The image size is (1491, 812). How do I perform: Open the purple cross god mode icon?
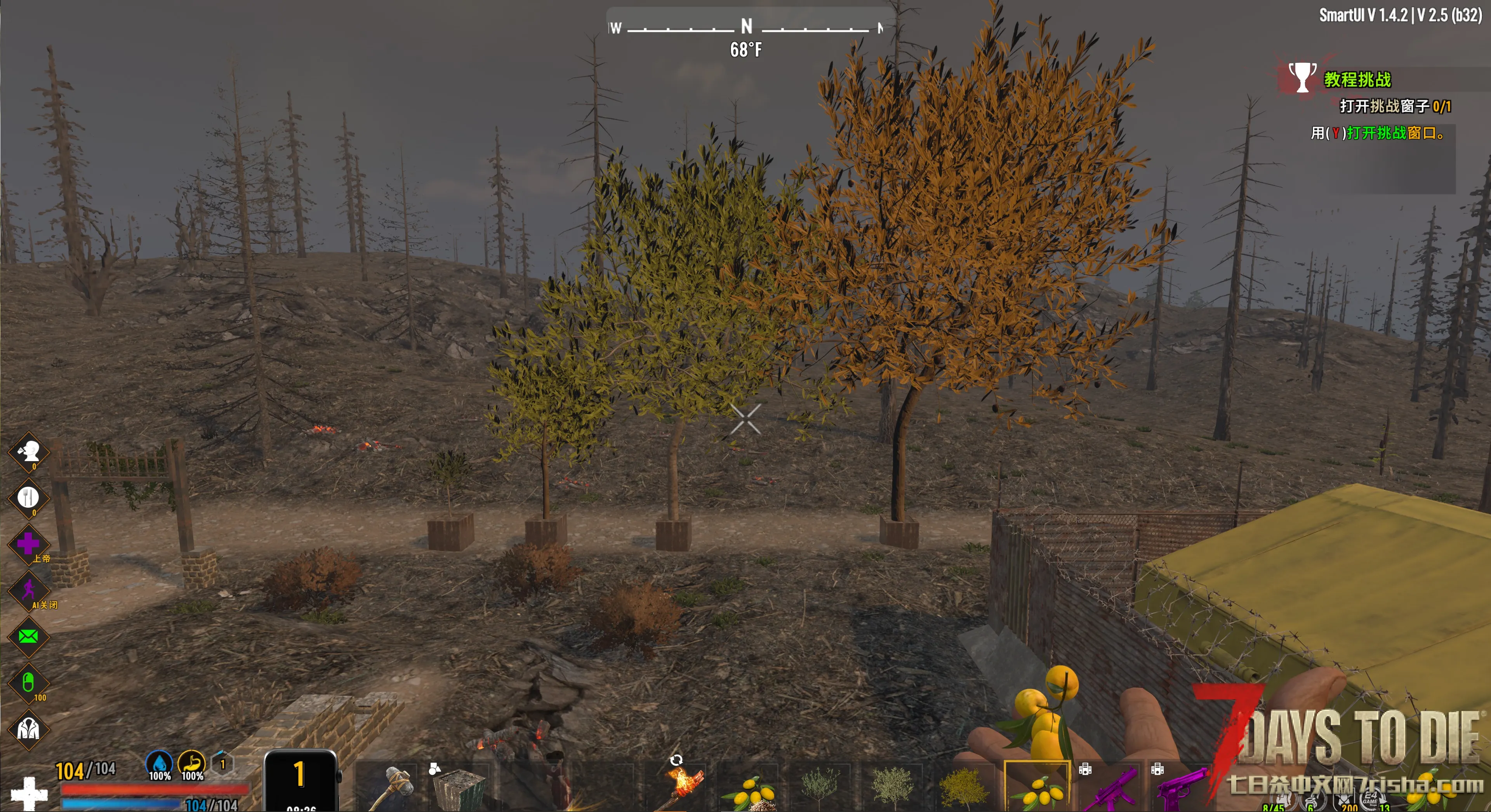28,544
